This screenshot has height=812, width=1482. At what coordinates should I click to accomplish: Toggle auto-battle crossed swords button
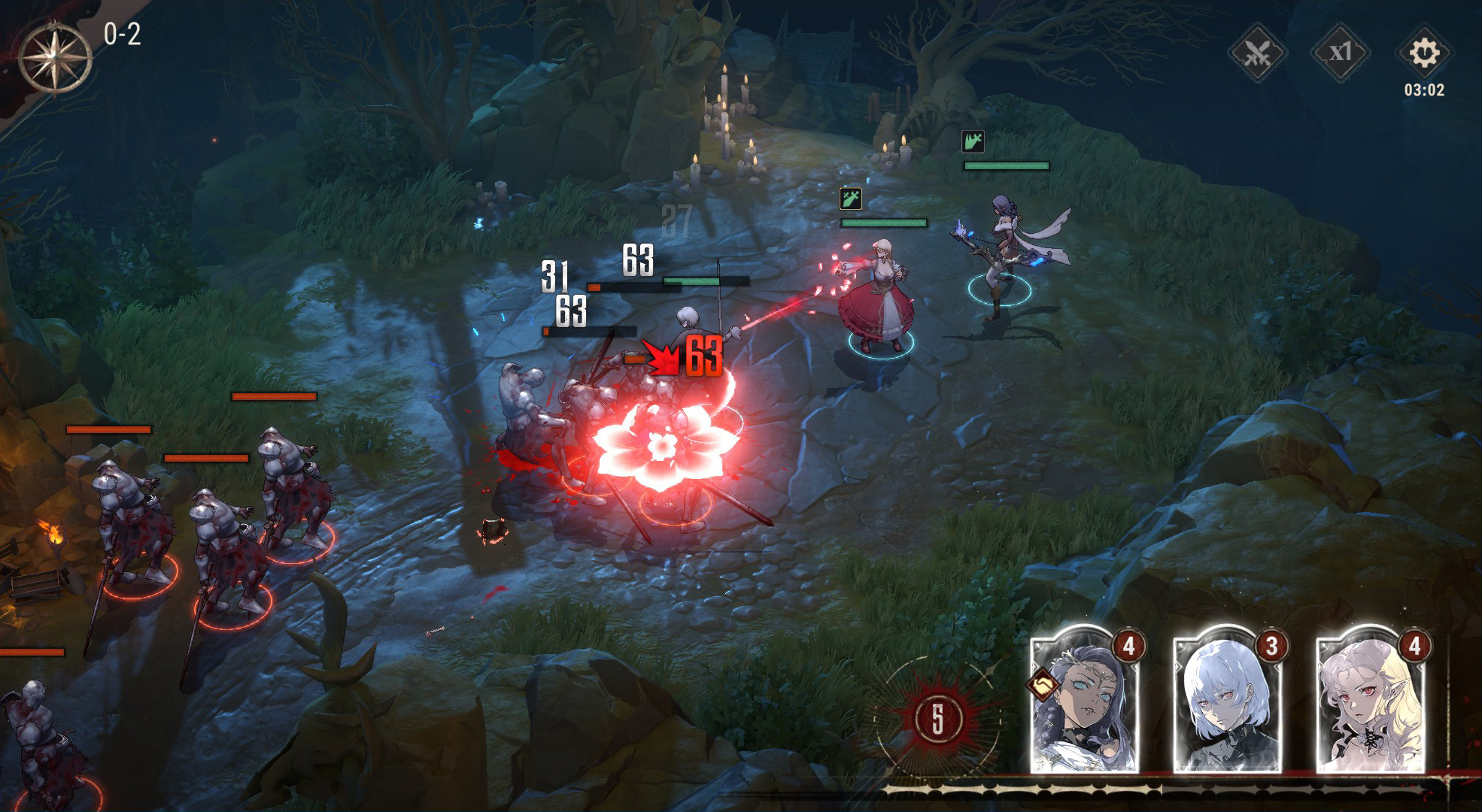click(x=1257, y=53)
